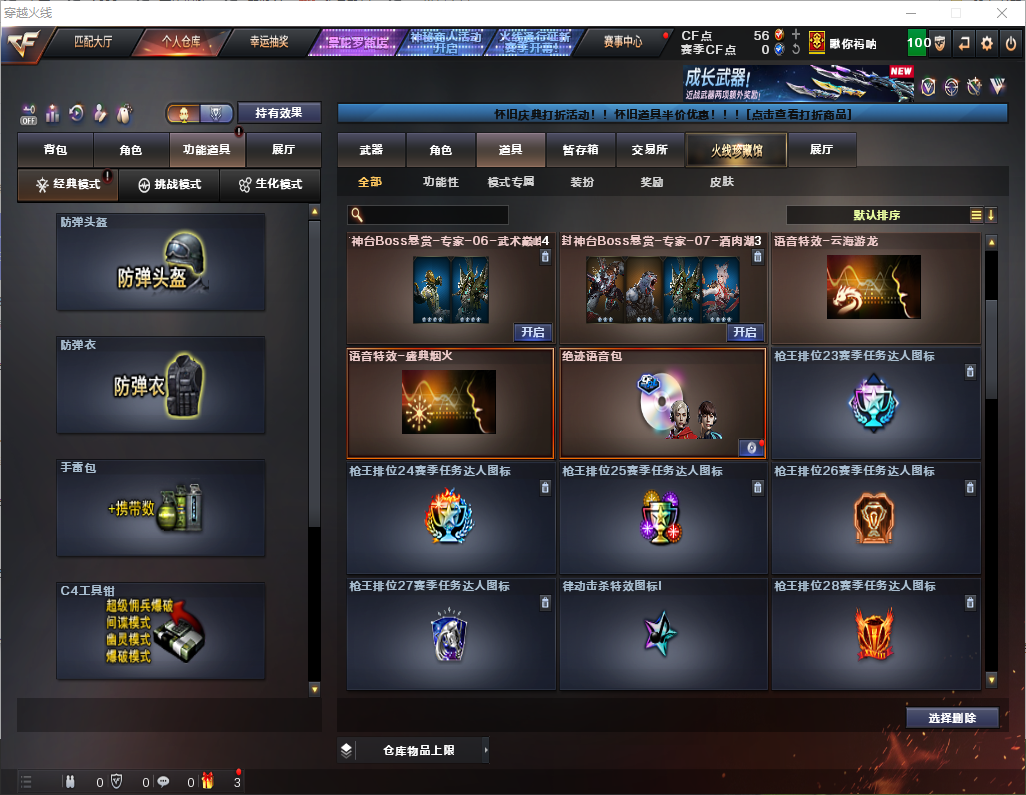
Task: Open the 武器 warehouse tab
Action: (371, 150)
